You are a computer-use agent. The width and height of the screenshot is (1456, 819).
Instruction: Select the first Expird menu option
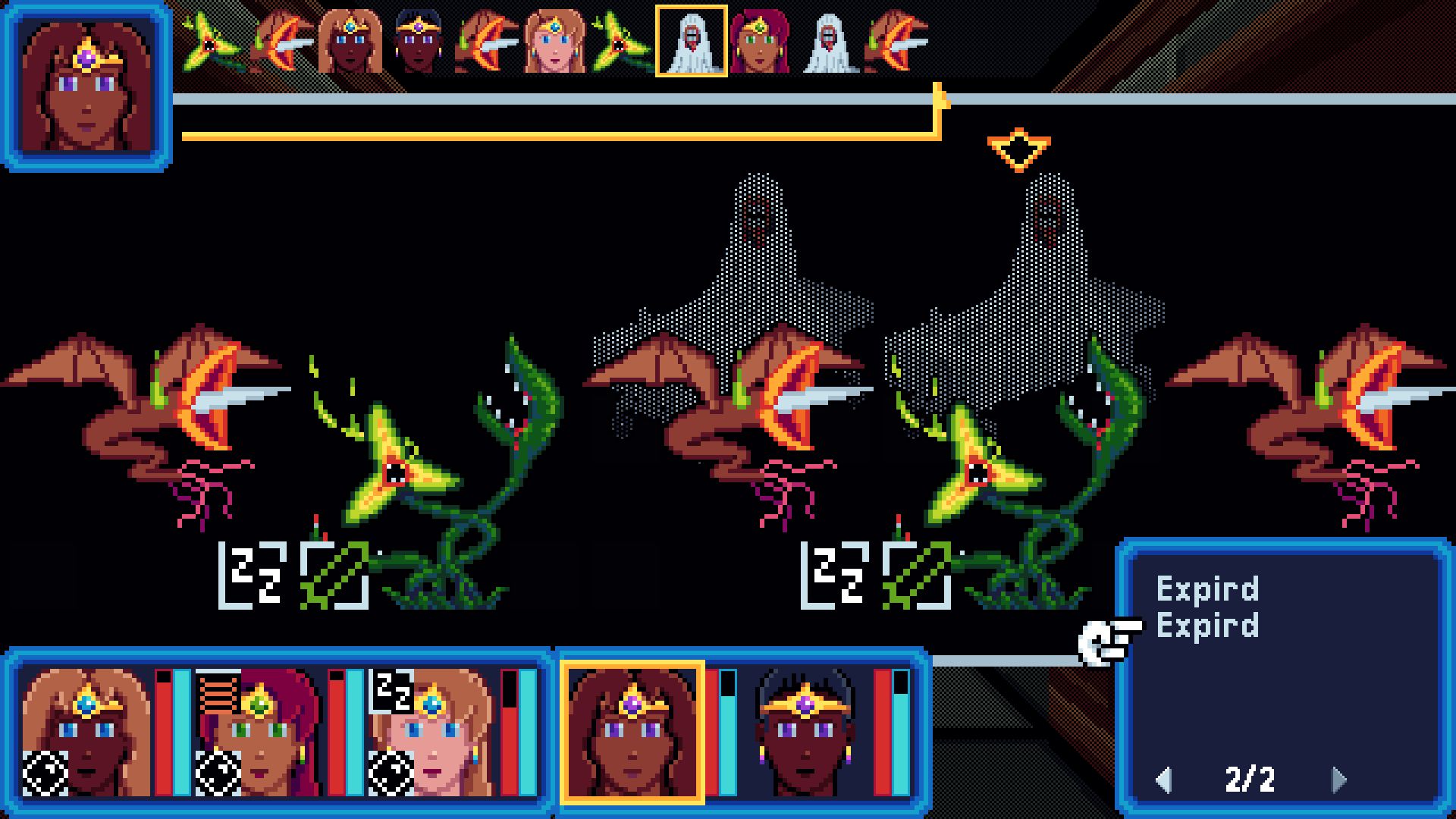coord(1209,590)
